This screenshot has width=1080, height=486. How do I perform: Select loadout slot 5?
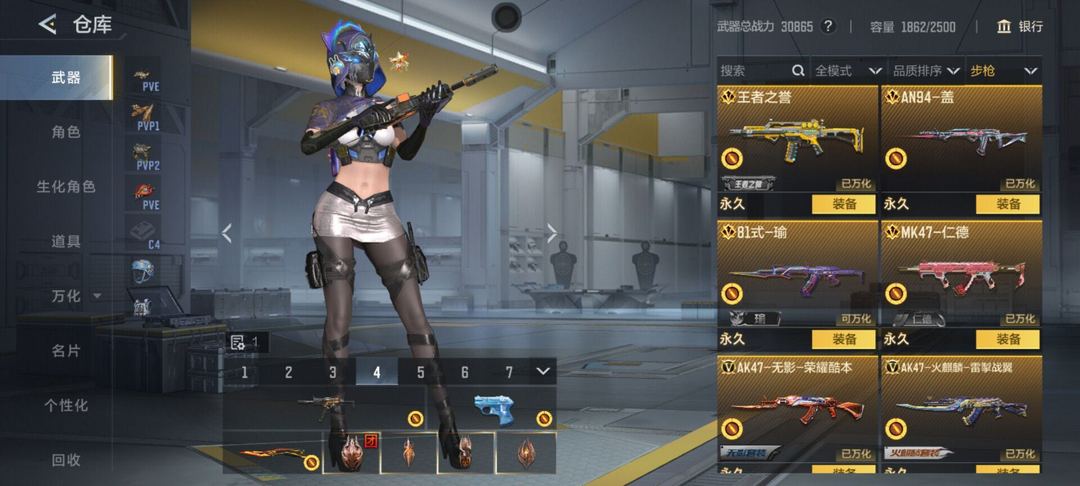(421, 372)
